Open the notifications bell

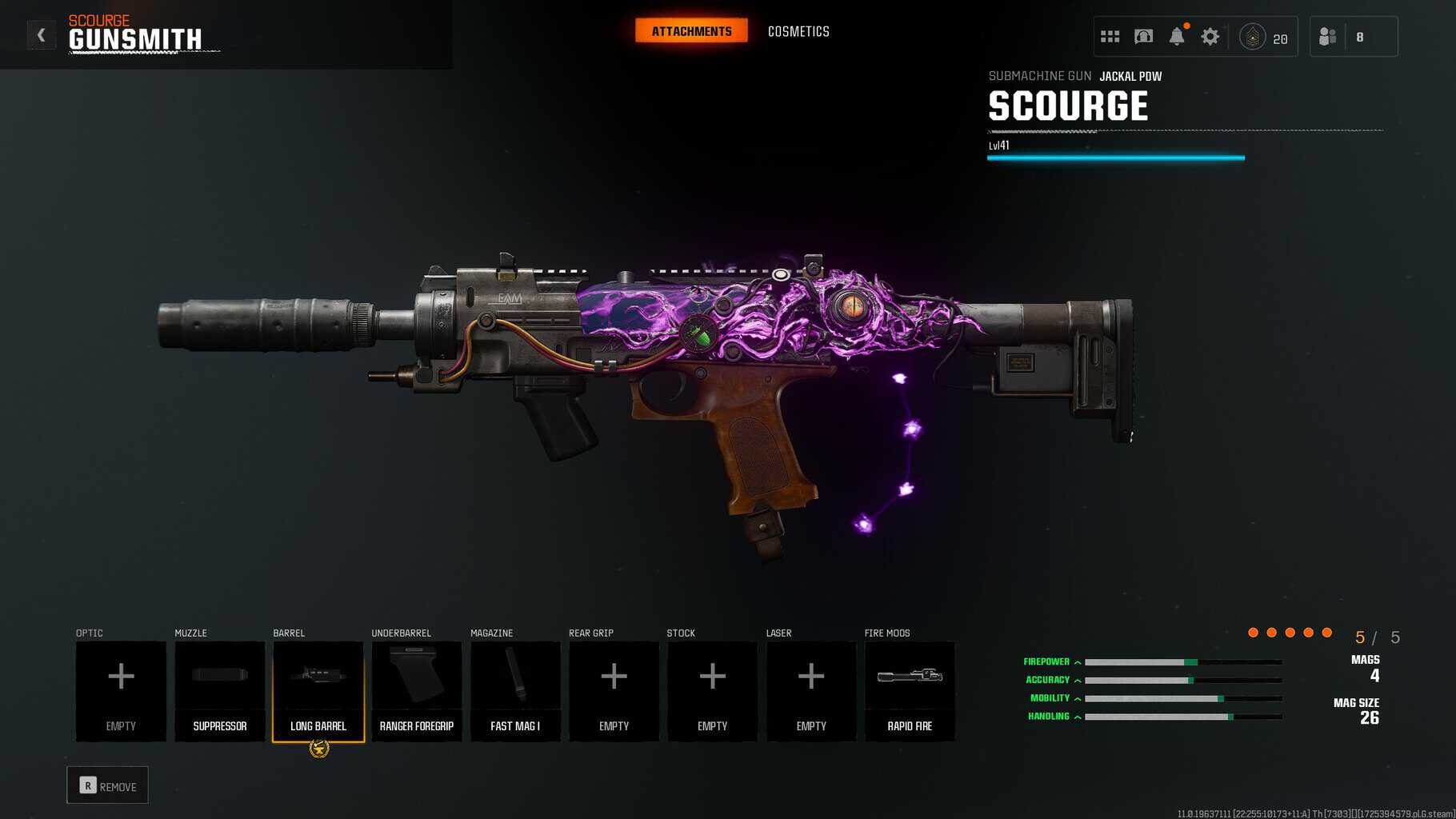point(1177,37)
